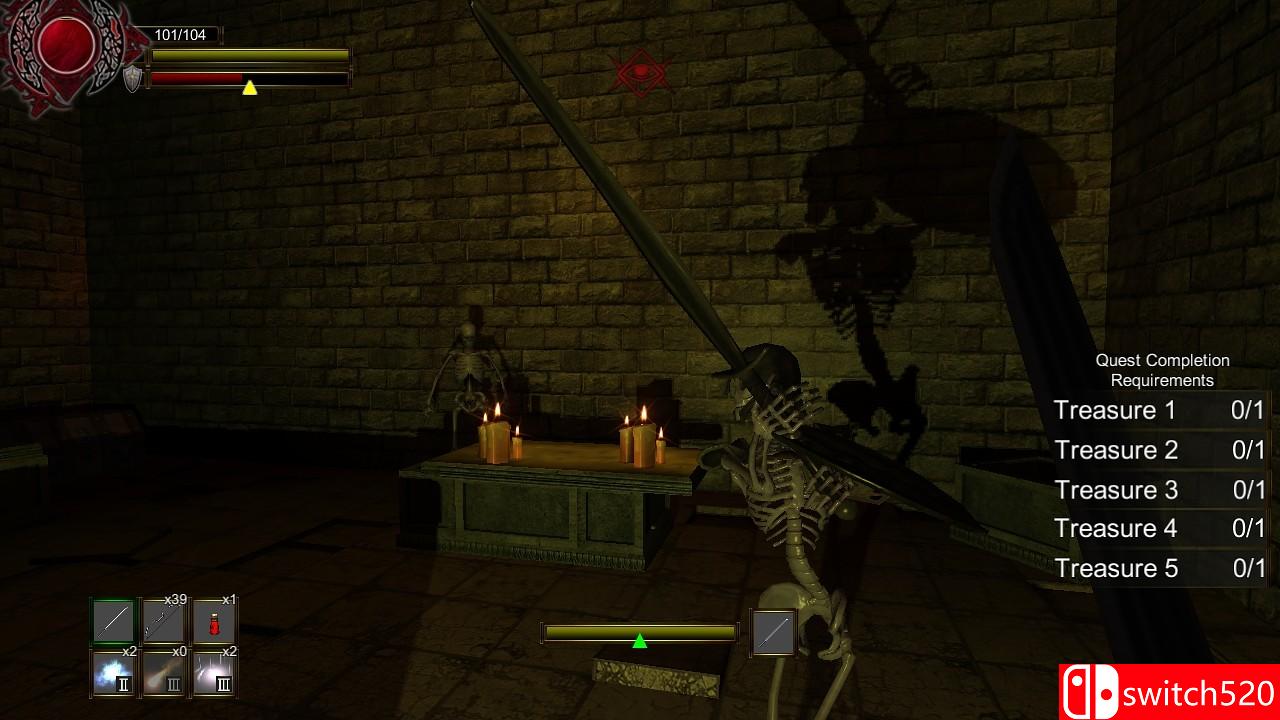Screen dimensions: 1280x720
Task: Expand the 101/104 health counter display
Action: (180, 32)
